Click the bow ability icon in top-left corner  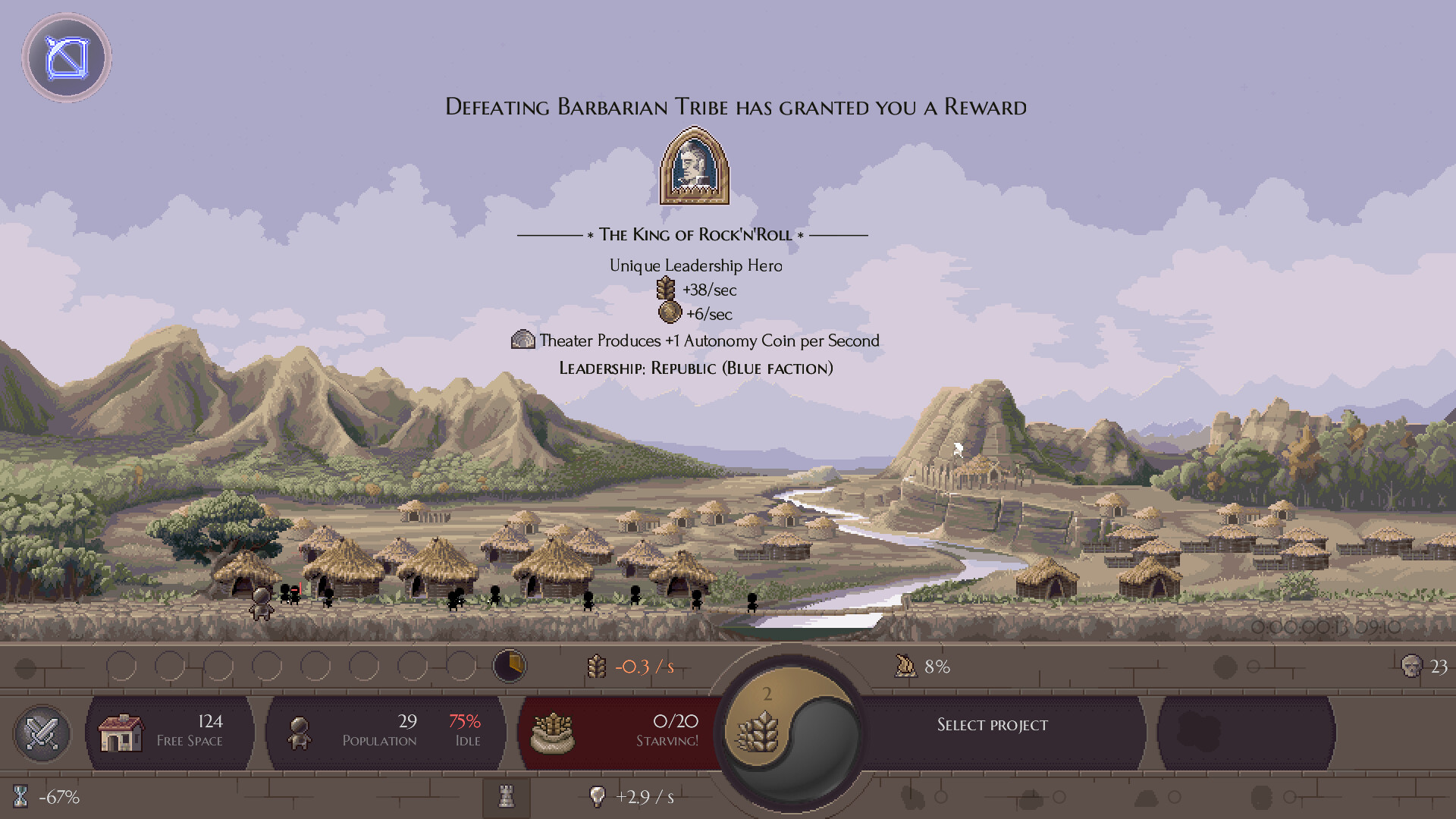pos(67,58)
